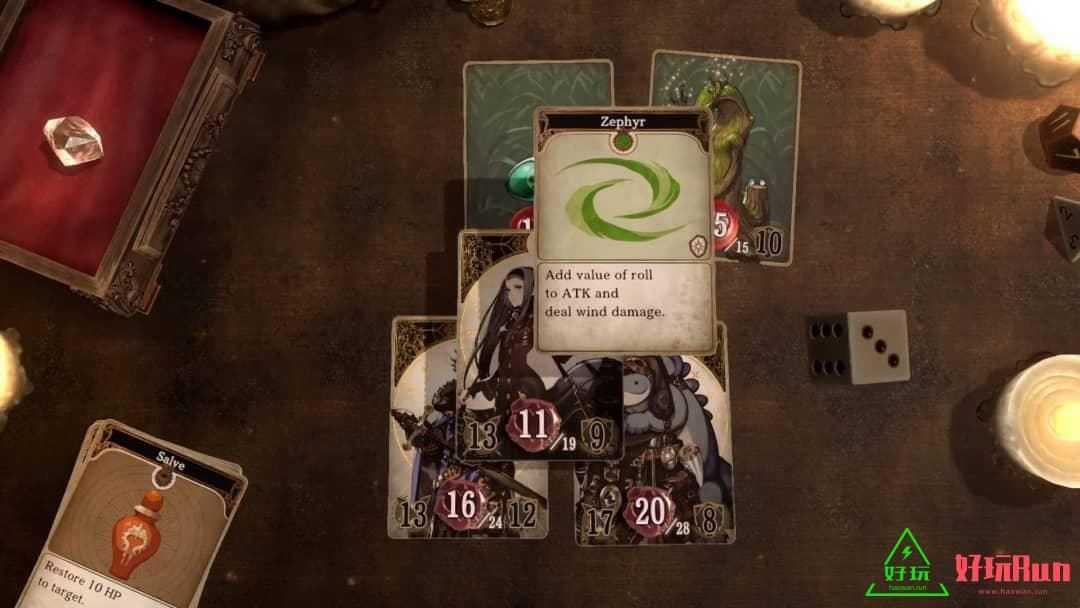This screenshot has width=1080, height=608.
Task: Select the Zephyr skill card
Action: pyautogui.click(x=624, y=230)
